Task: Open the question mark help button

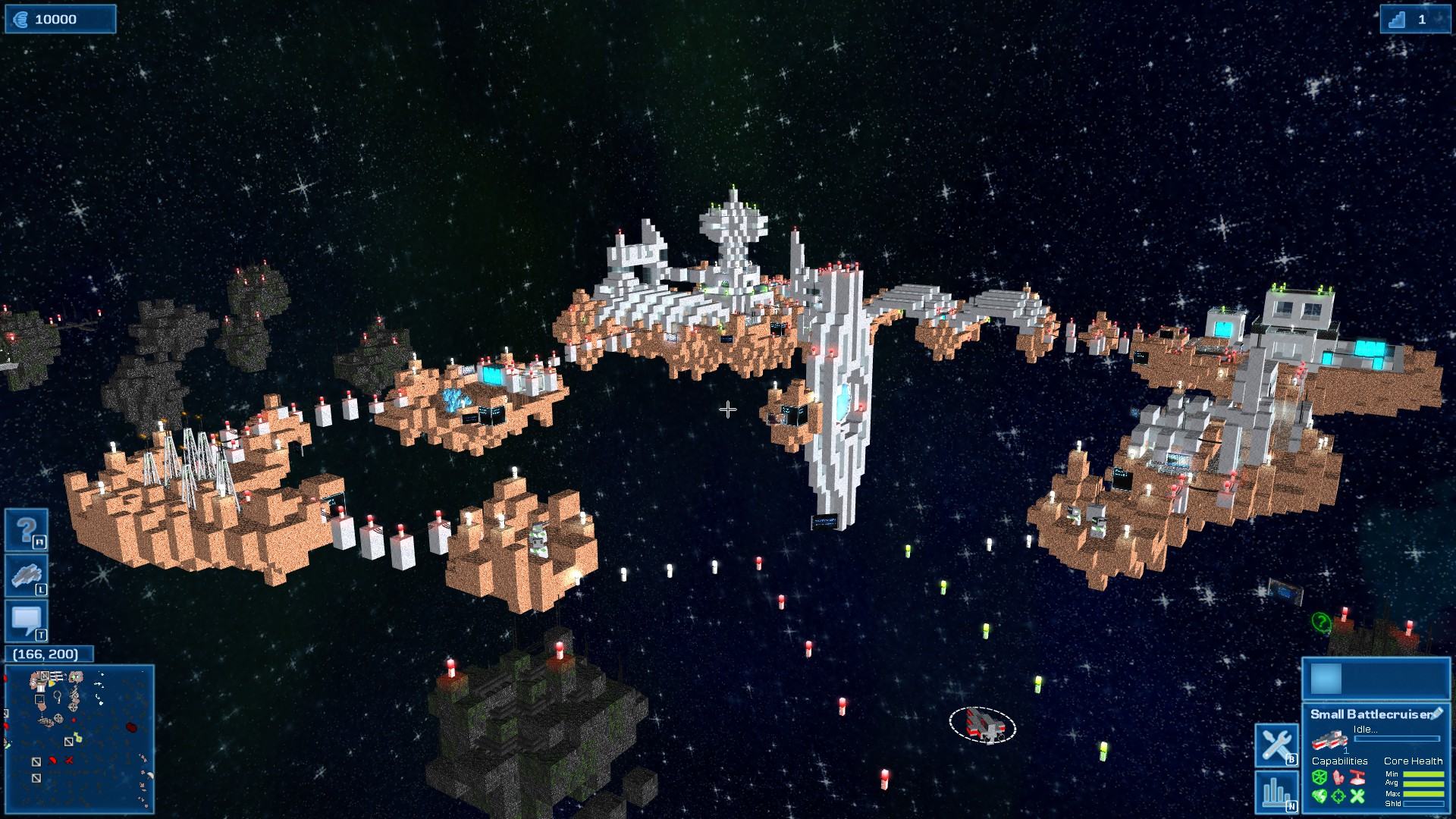Action: point(27,529)
